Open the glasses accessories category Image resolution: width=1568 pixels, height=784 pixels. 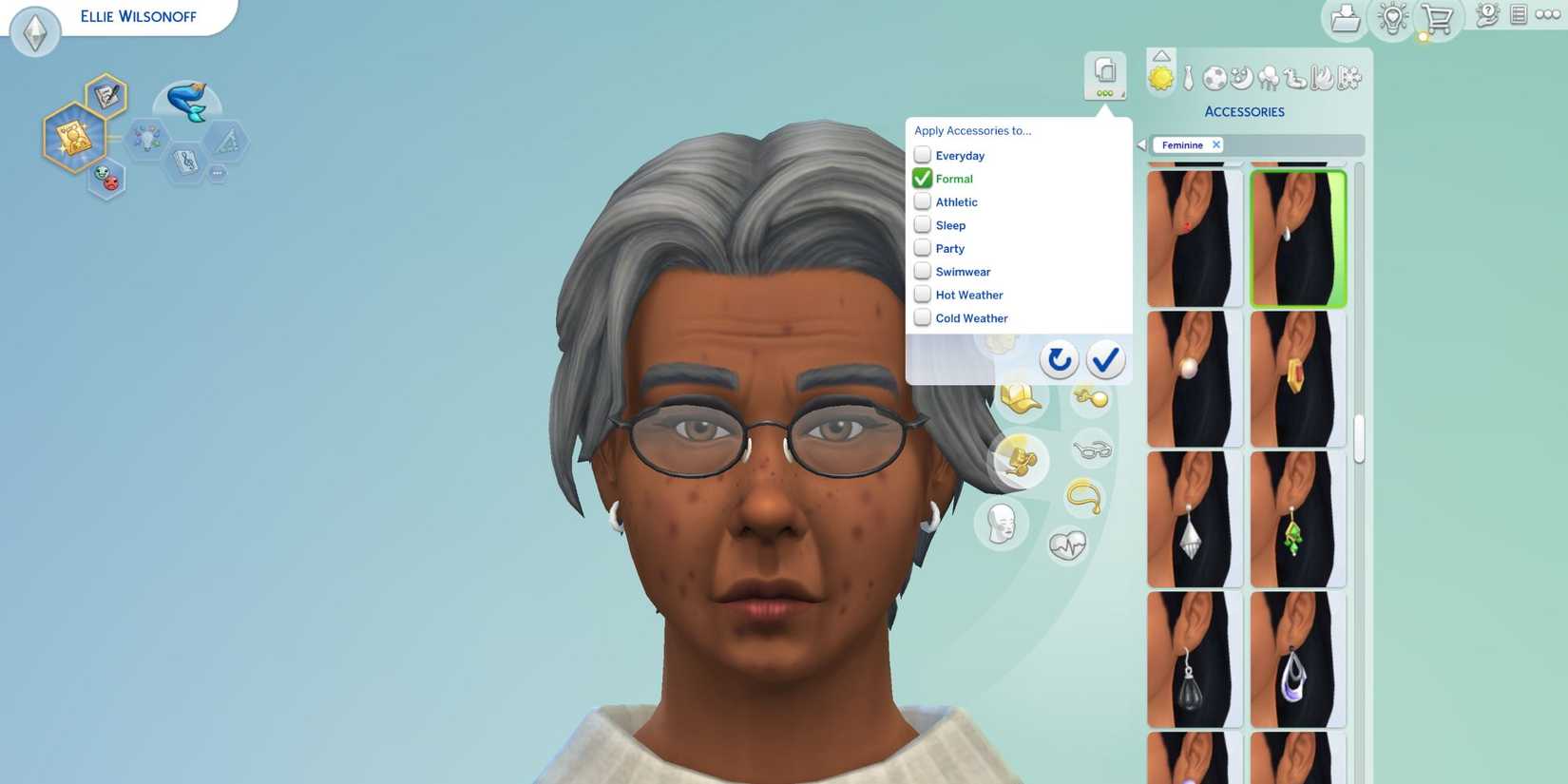click(1091, 449)
